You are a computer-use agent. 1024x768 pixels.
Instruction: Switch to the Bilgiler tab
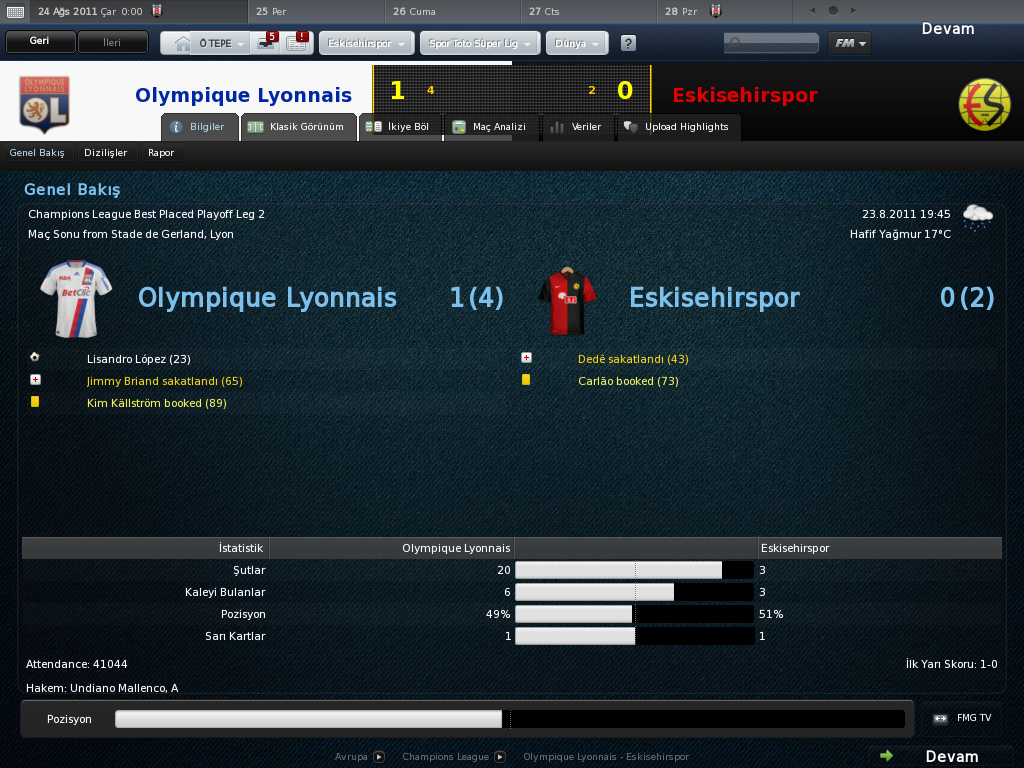coord(200,127)
